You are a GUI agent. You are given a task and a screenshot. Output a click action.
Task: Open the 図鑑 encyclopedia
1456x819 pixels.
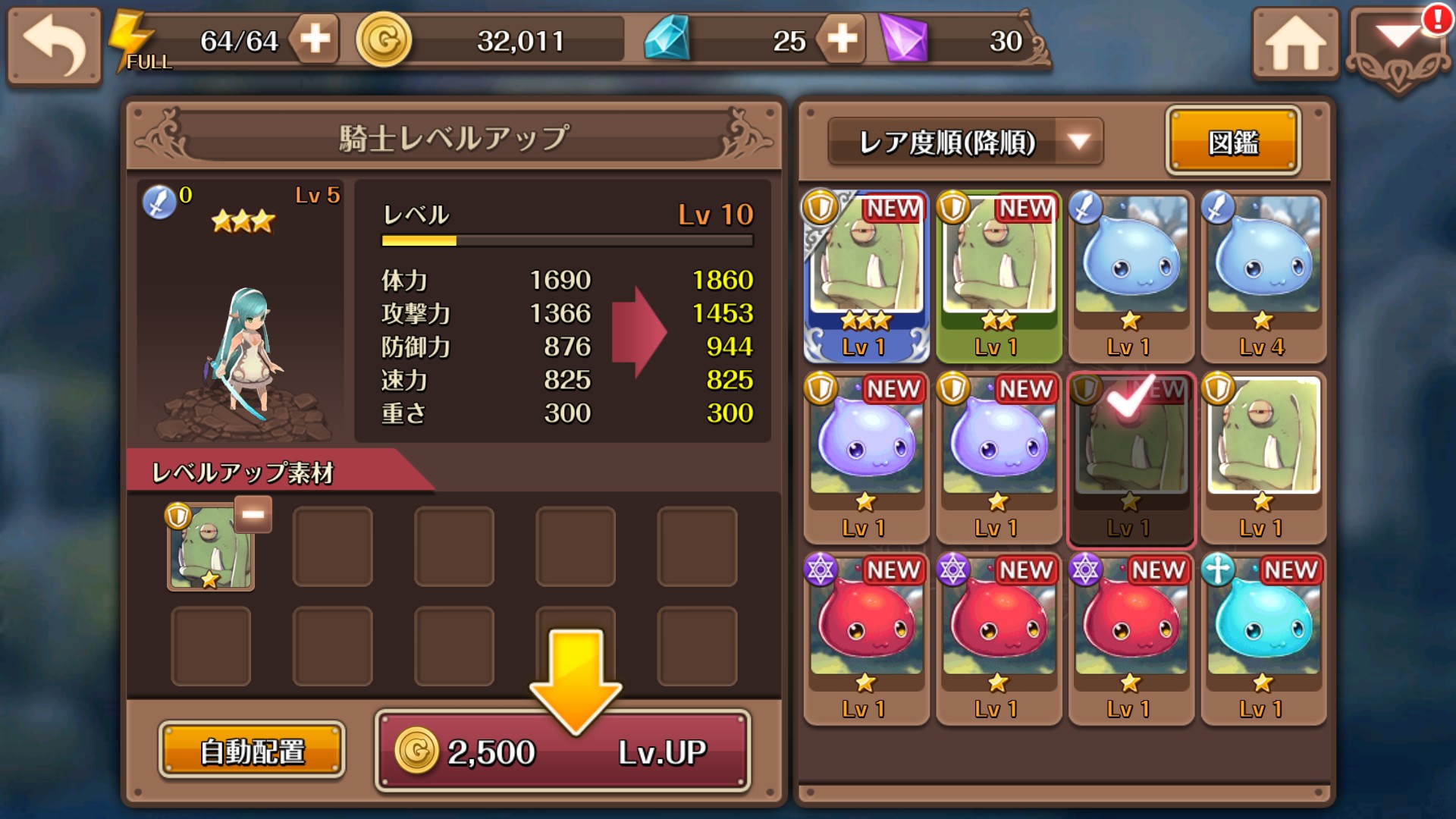coord(1233,142)
